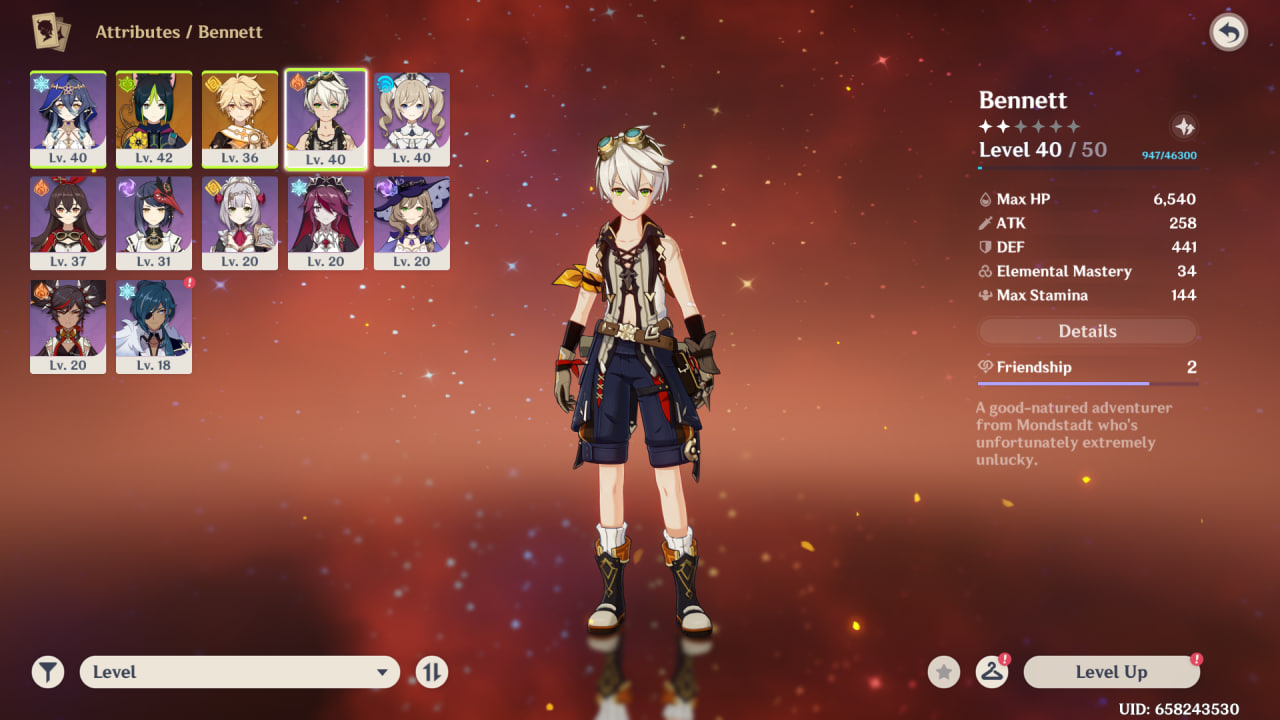Image resolution: width=1280 pixels, height=720 pixels.
Task: Expand the Level sort dropdown
Action: (240, 672)
